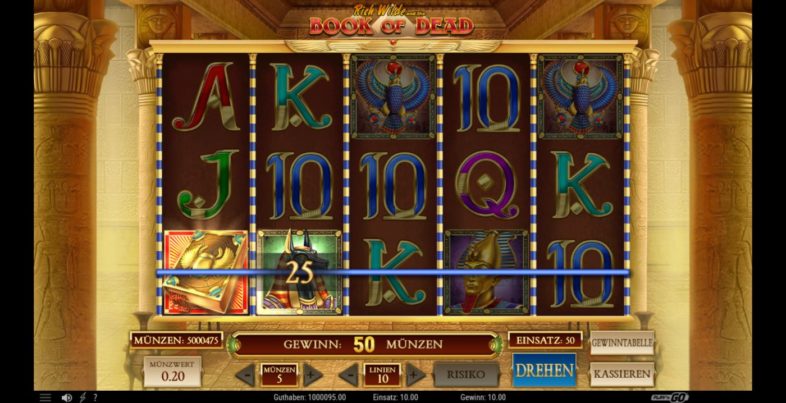
Task: Open the question mark help
Action: point(95,397)
